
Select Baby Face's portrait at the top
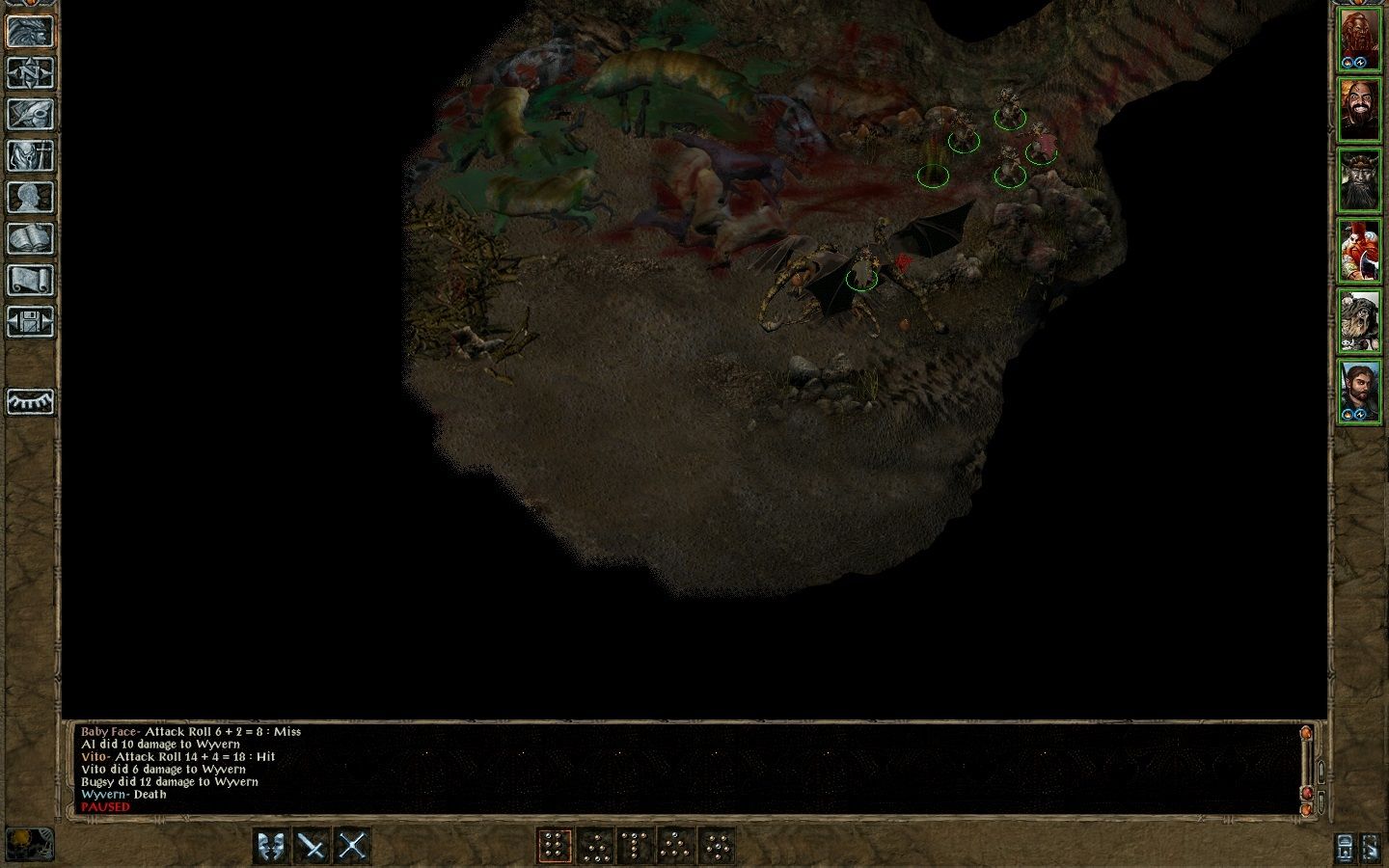1362,32
